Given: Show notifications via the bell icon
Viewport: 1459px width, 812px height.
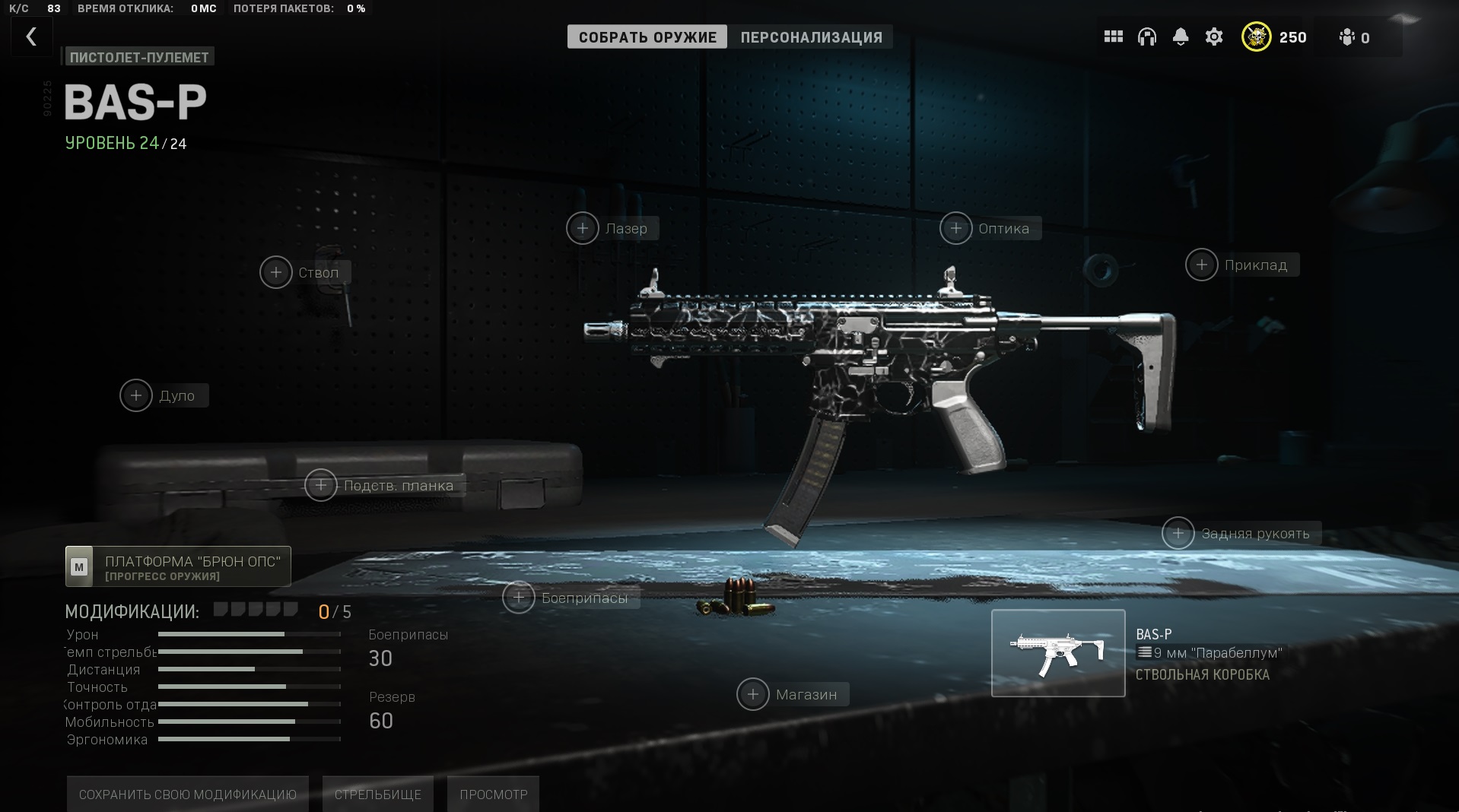Looking at the screenshot, I should click(x=1180, y=36).
